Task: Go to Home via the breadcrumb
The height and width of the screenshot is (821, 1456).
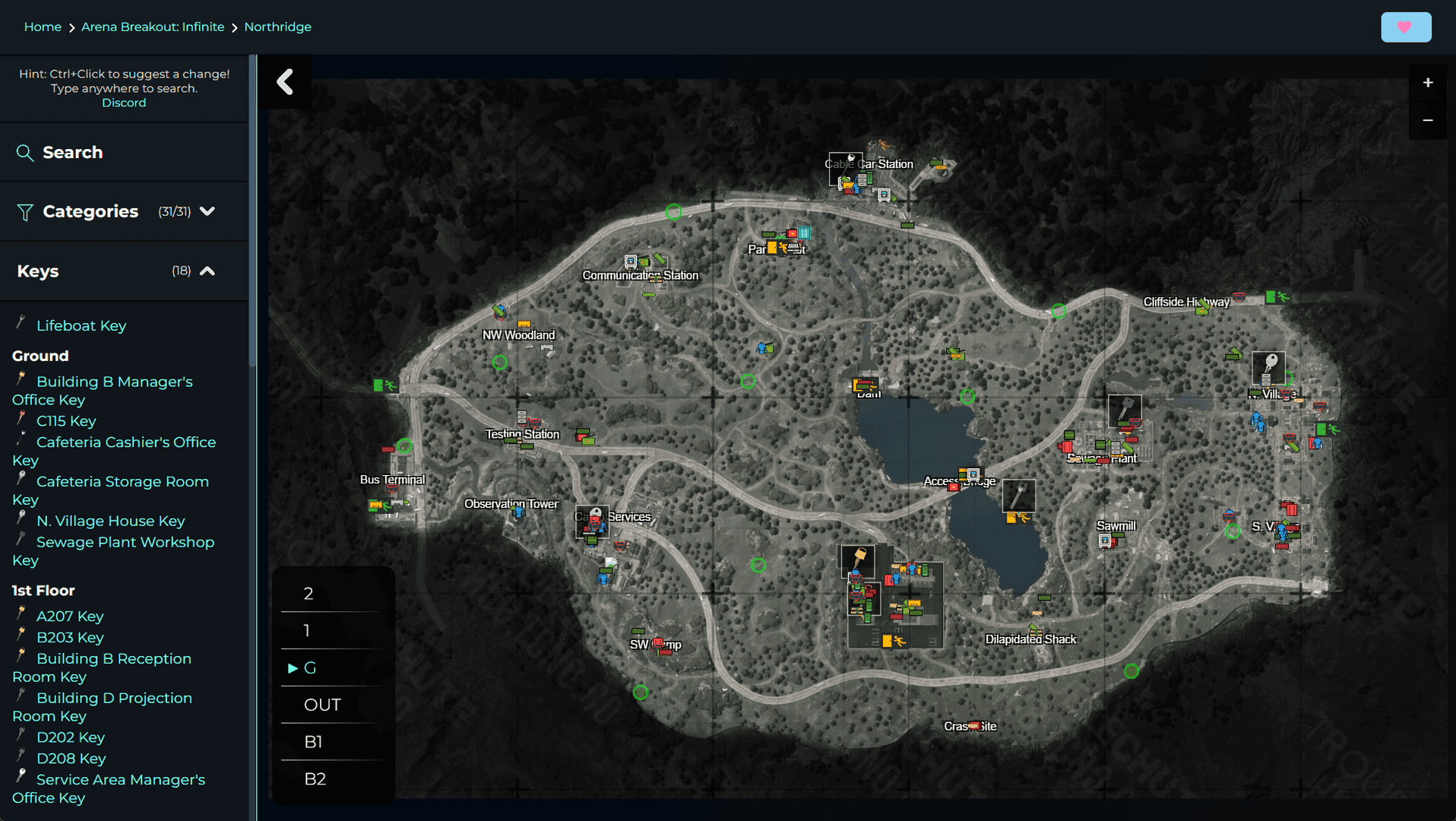Action: click(43, 27)
